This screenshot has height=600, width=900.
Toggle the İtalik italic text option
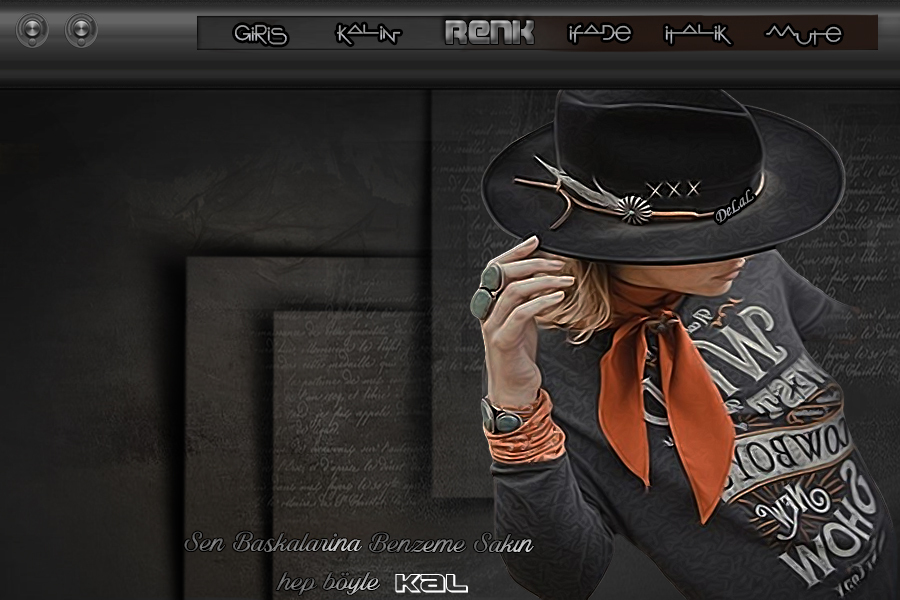coord(697,34)
